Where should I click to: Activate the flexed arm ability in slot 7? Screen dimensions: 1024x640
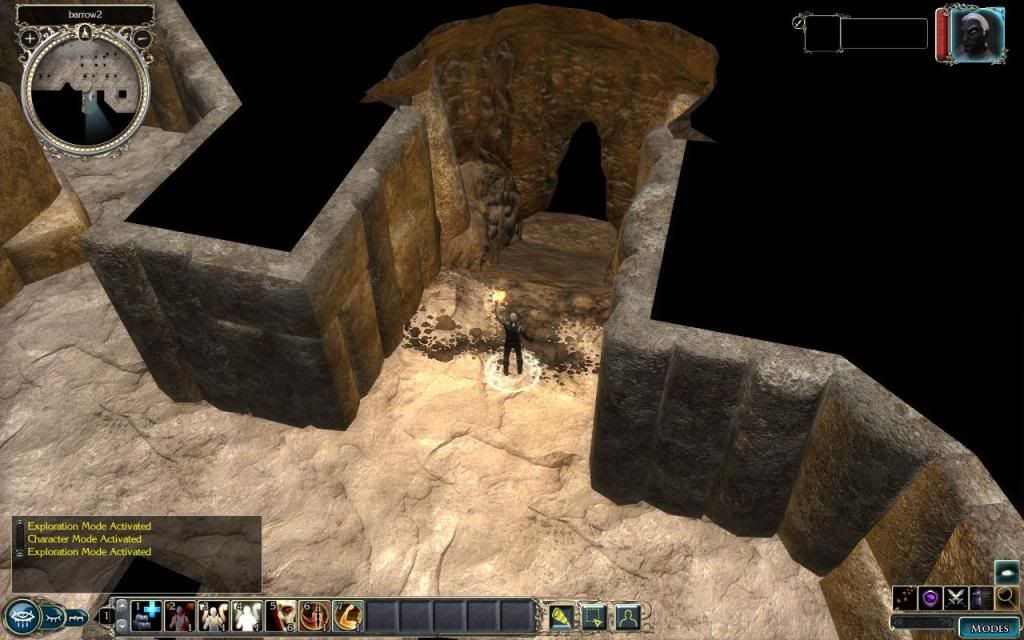pos(348,615)
